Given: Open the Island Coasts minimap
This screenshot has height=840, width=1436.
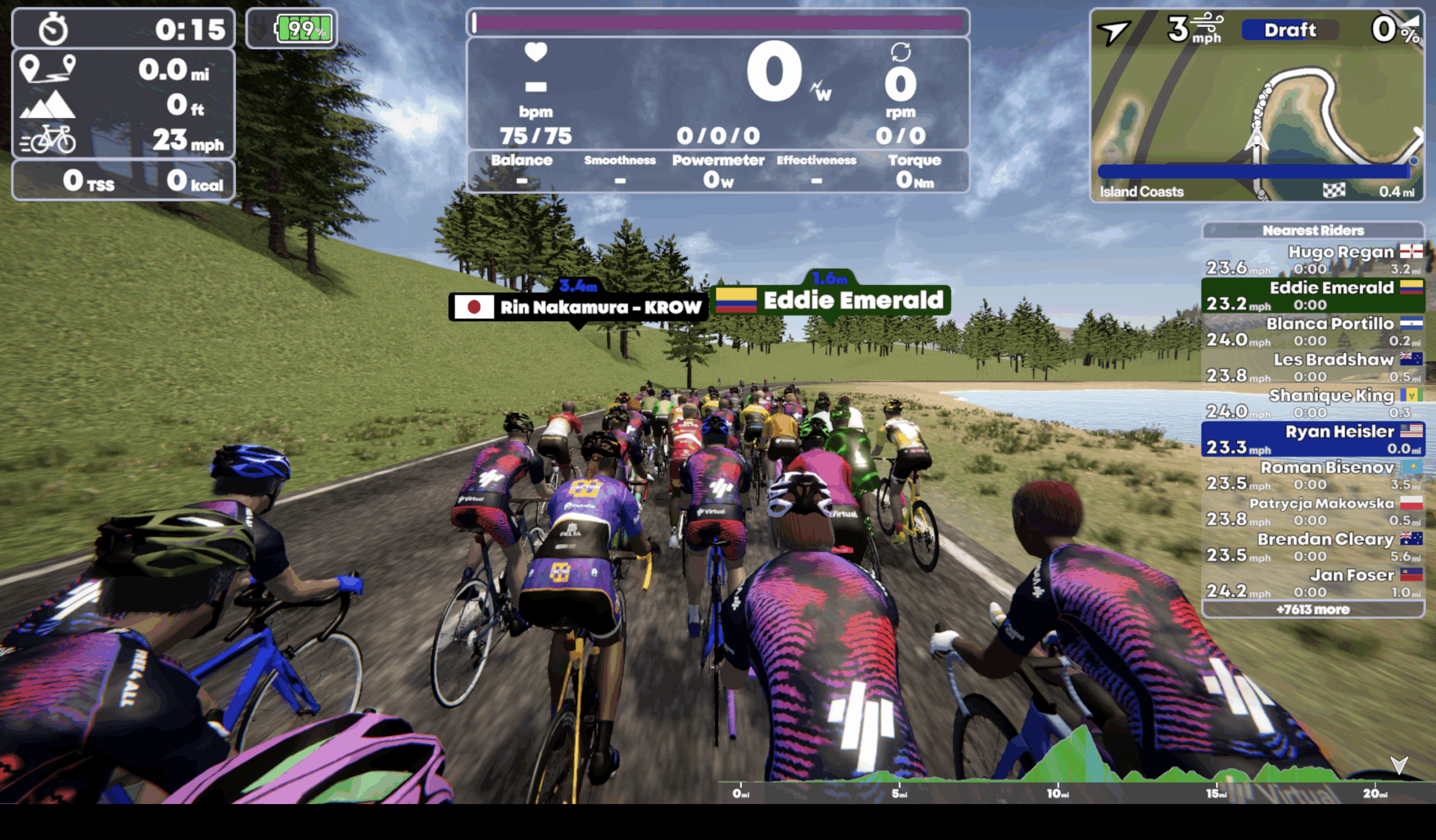Looking at the screenshot, I should click(x=1256, y=119).
